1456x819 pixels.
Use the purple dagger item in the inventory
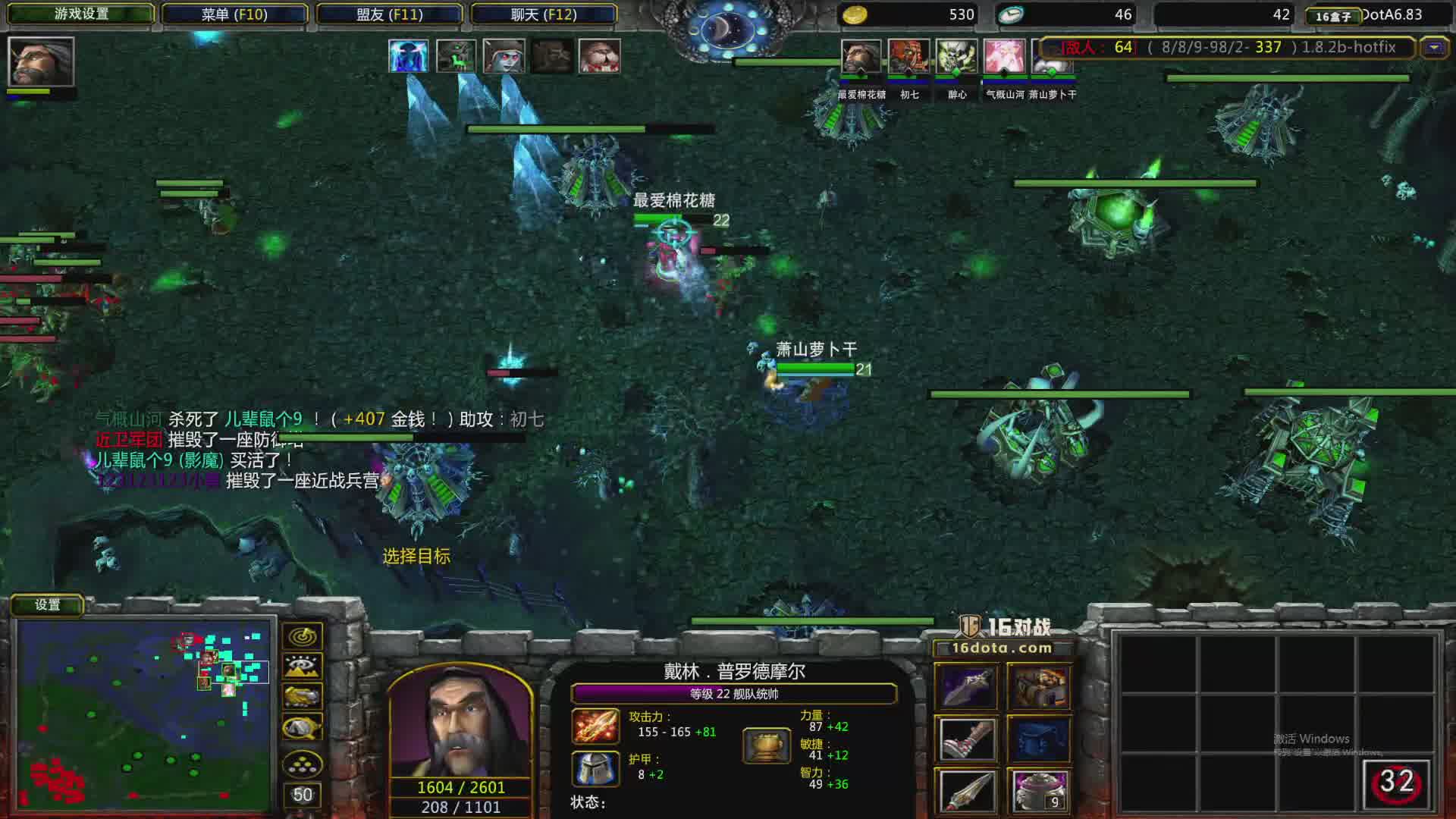(966, 686)
